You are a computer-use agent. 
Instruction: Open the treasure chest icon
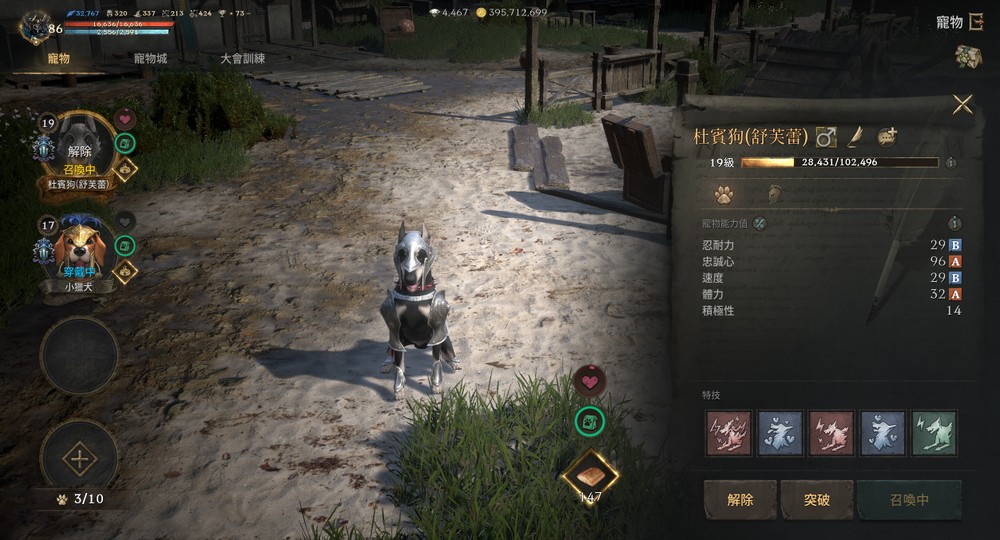[967, 57]
